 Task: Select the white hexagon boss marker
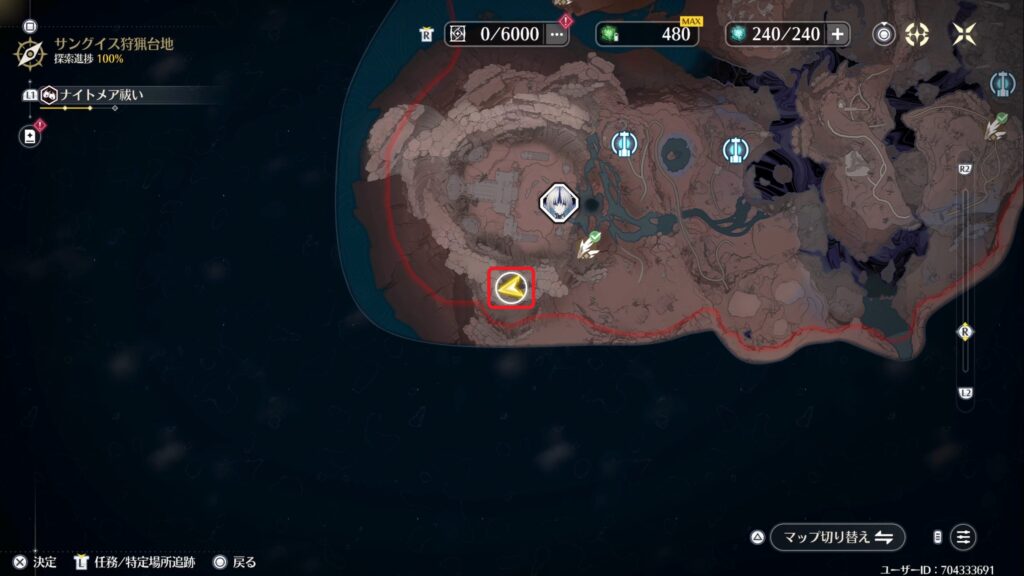click(558, 203)
